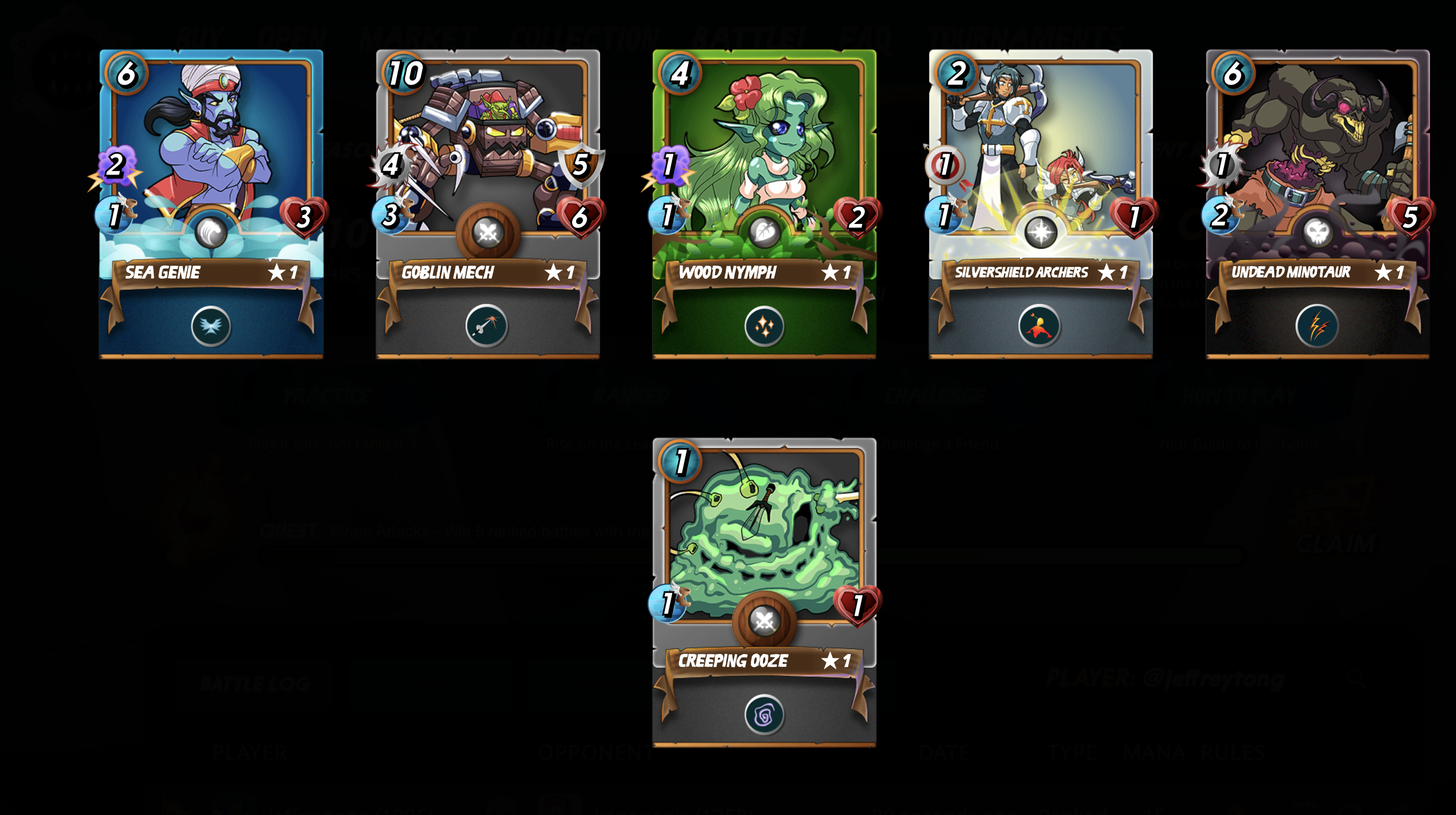Open the Silvershield Archers card
Screen dimensions: 1456x815
(1040, 169)
